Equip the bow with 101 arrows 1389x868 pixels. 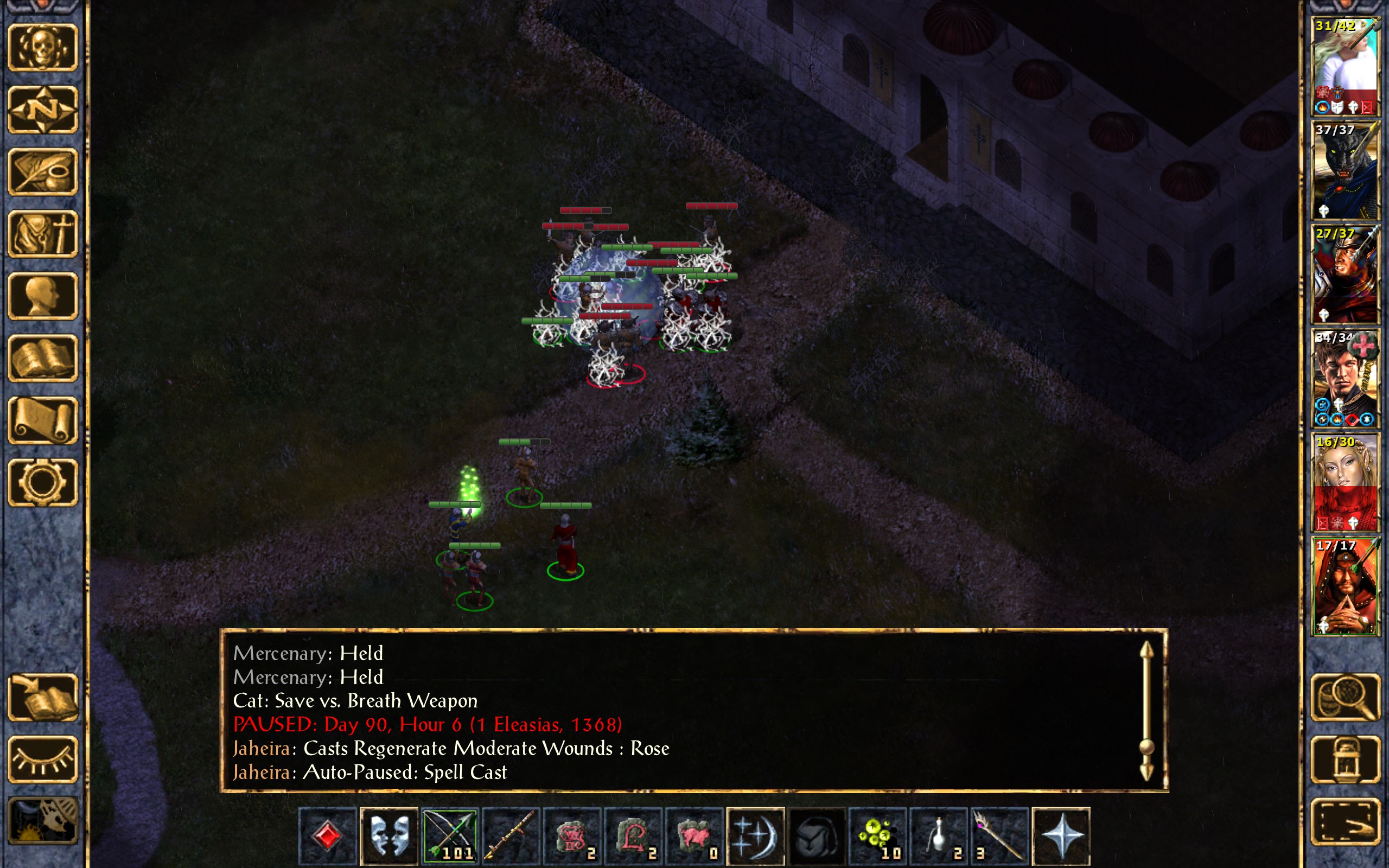point(450,835)
